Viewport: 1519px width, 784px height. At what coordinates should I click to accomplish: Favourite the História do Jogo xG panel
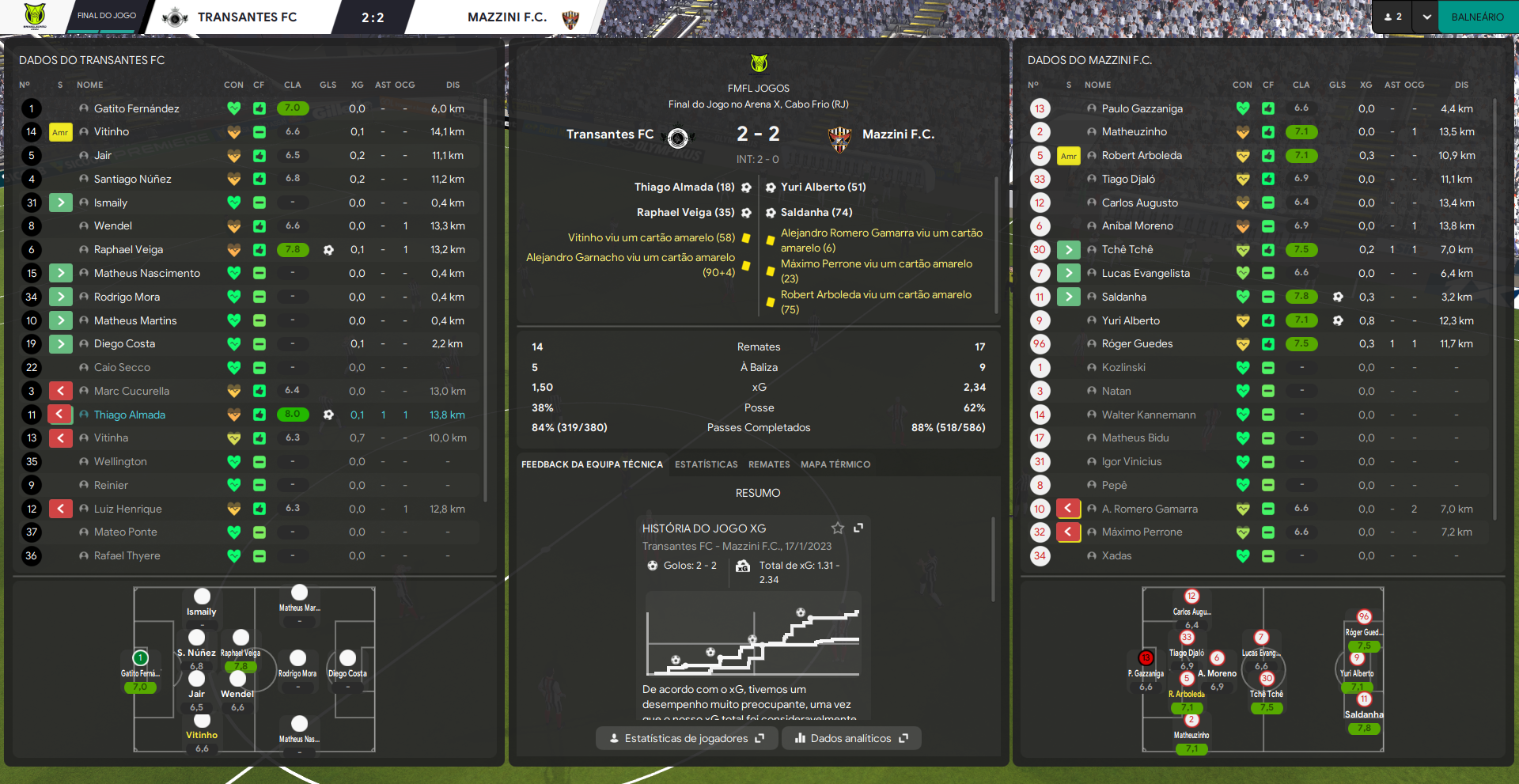[x=838, y=528]
